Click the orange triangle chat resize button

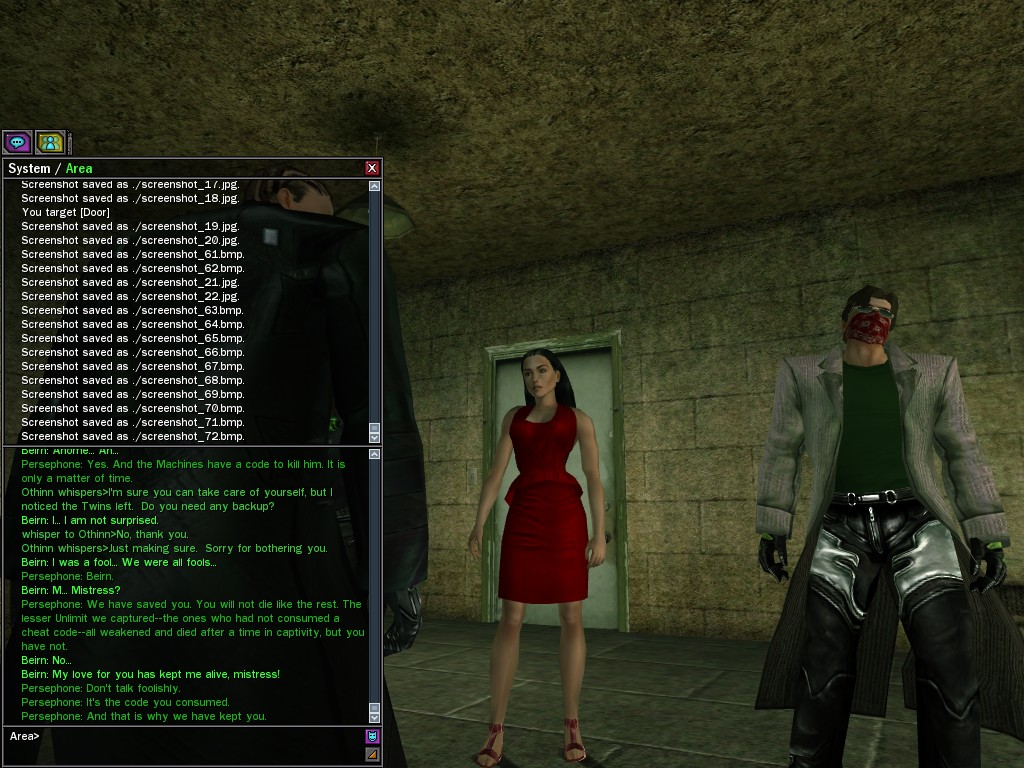tap(373, 754)
